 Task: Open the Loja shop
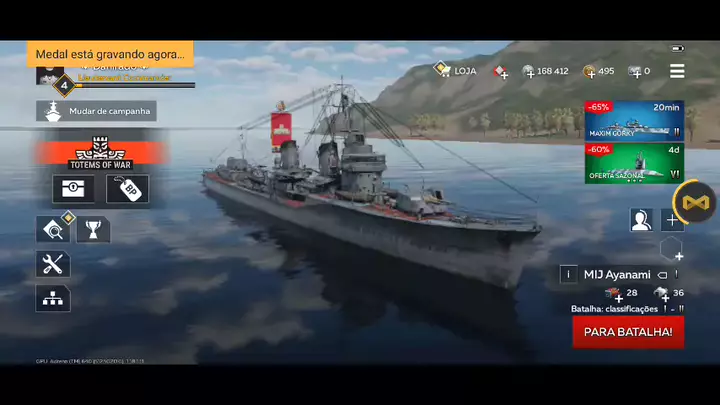[455, 71]
